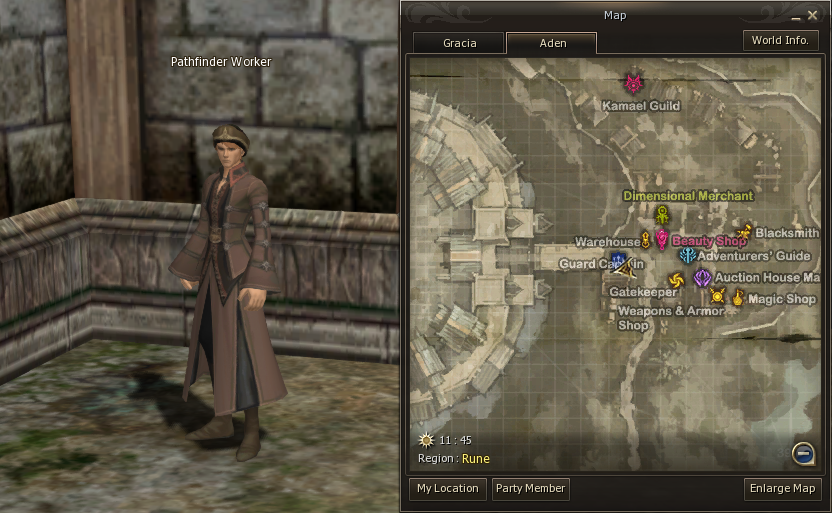This screenshot has width=832, height=513.
Task: Choose the Magic Shop potion marker
Action: [738, 297]
